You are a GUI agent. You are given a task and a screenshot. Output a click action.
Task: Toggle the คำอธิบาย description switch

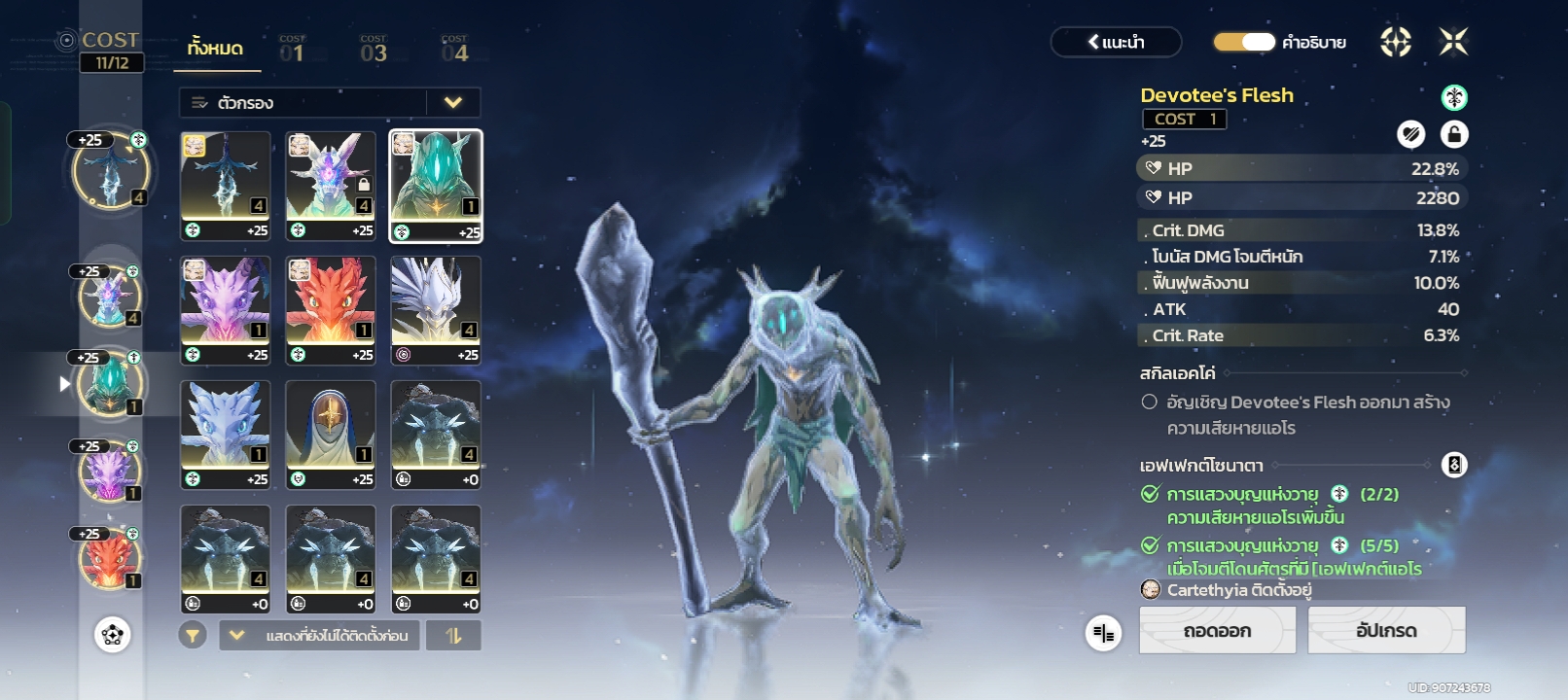1244,42
